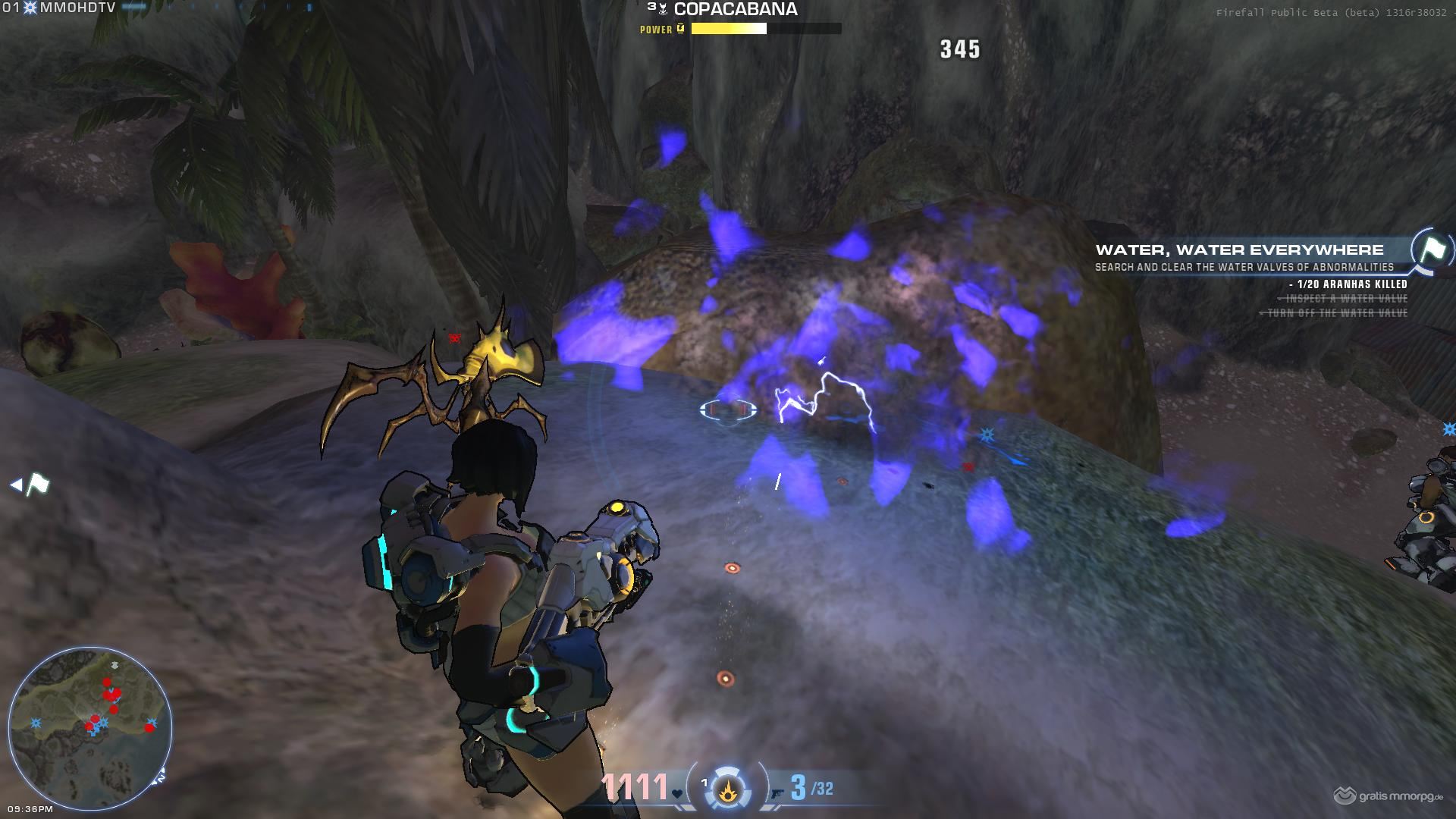Screen dimensions: 1456x819
Task: Select the Aranhas Killed objective line
Action: [x=1348, y=284]
